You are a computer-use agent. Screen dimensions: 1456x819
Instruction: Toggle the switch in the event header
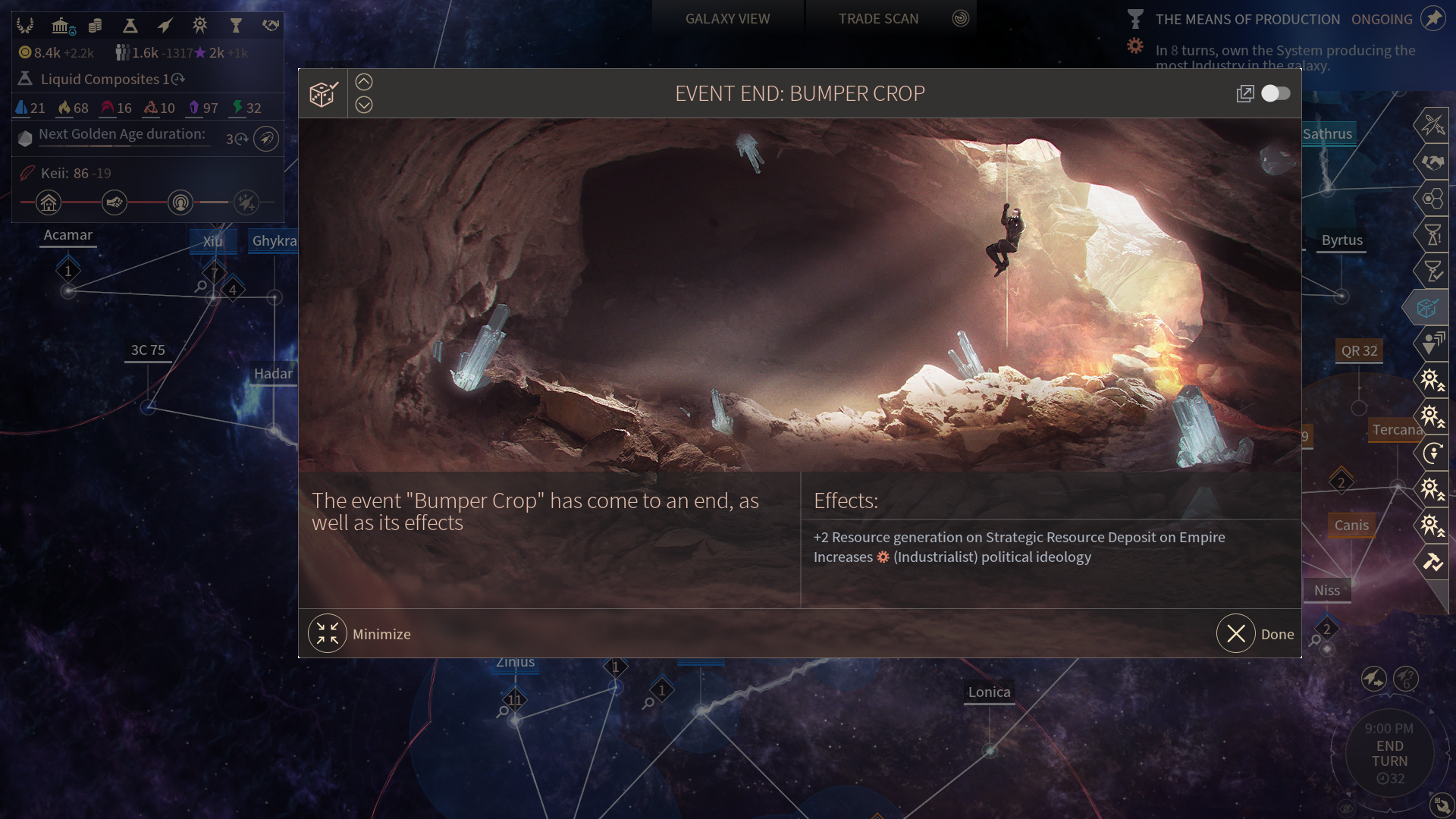coord(1276,93)
